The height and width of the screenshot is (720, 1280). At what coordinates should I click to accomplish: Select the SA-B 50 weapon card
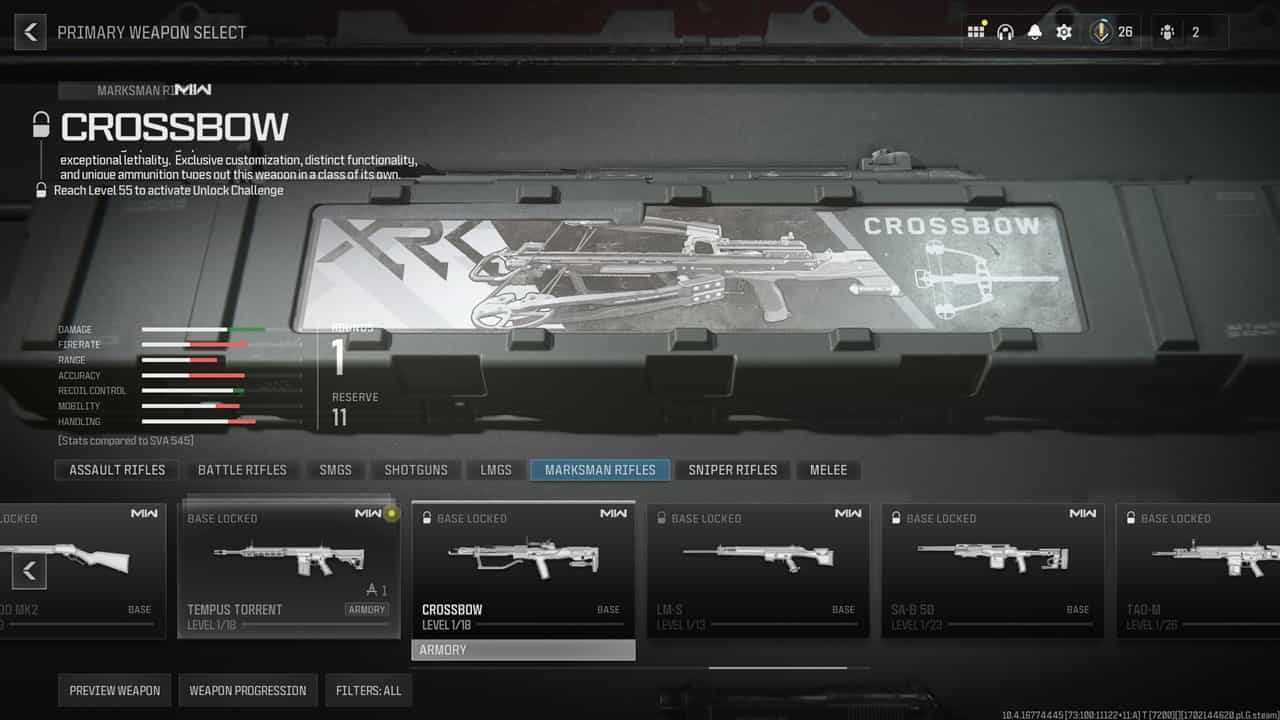click(x=992, y=570)
